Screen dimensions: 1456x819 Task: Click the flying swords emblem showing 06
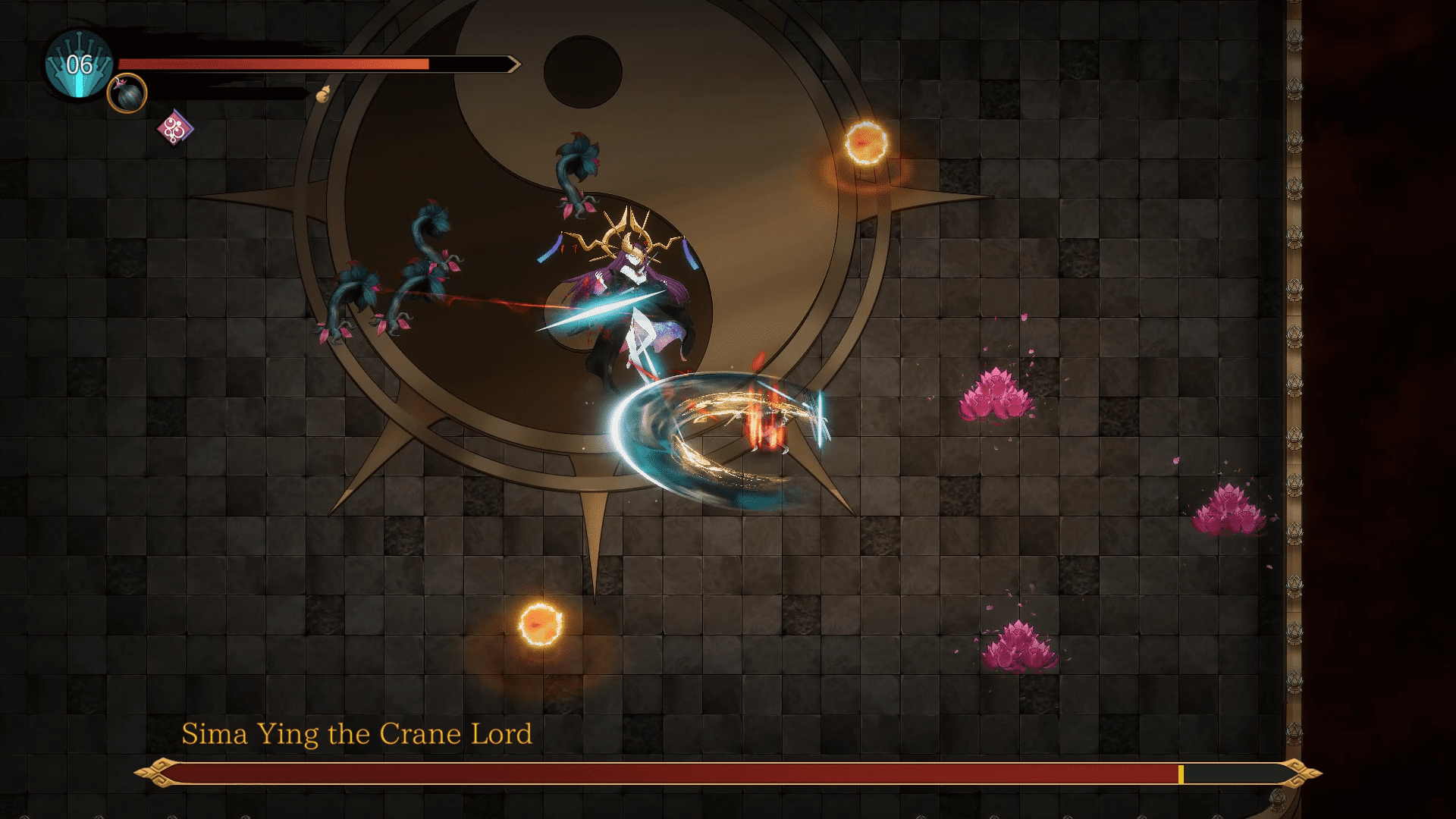[79, 65]
